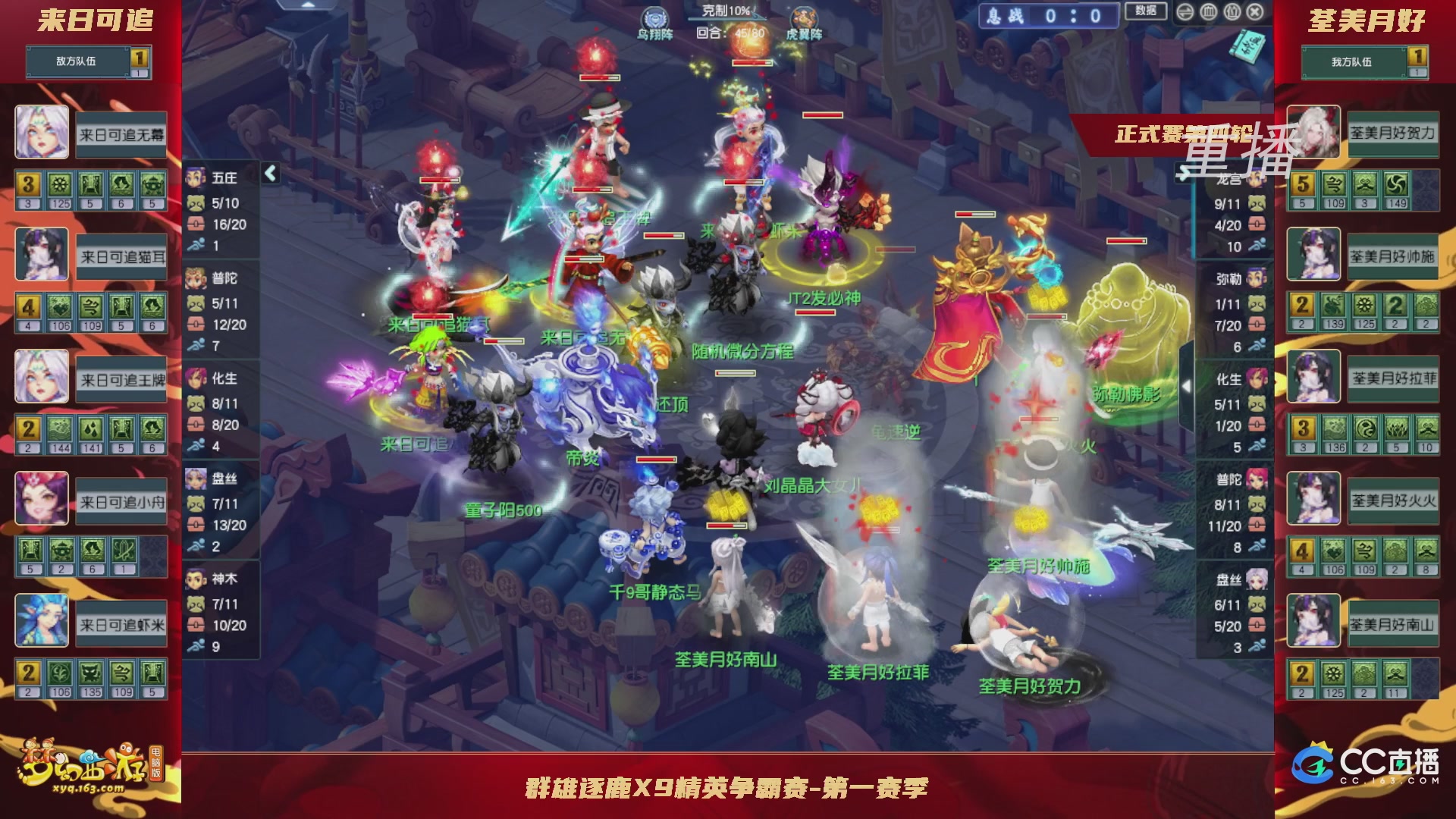Collapse the right unit list with its chevron

(x=1187, y=385)
